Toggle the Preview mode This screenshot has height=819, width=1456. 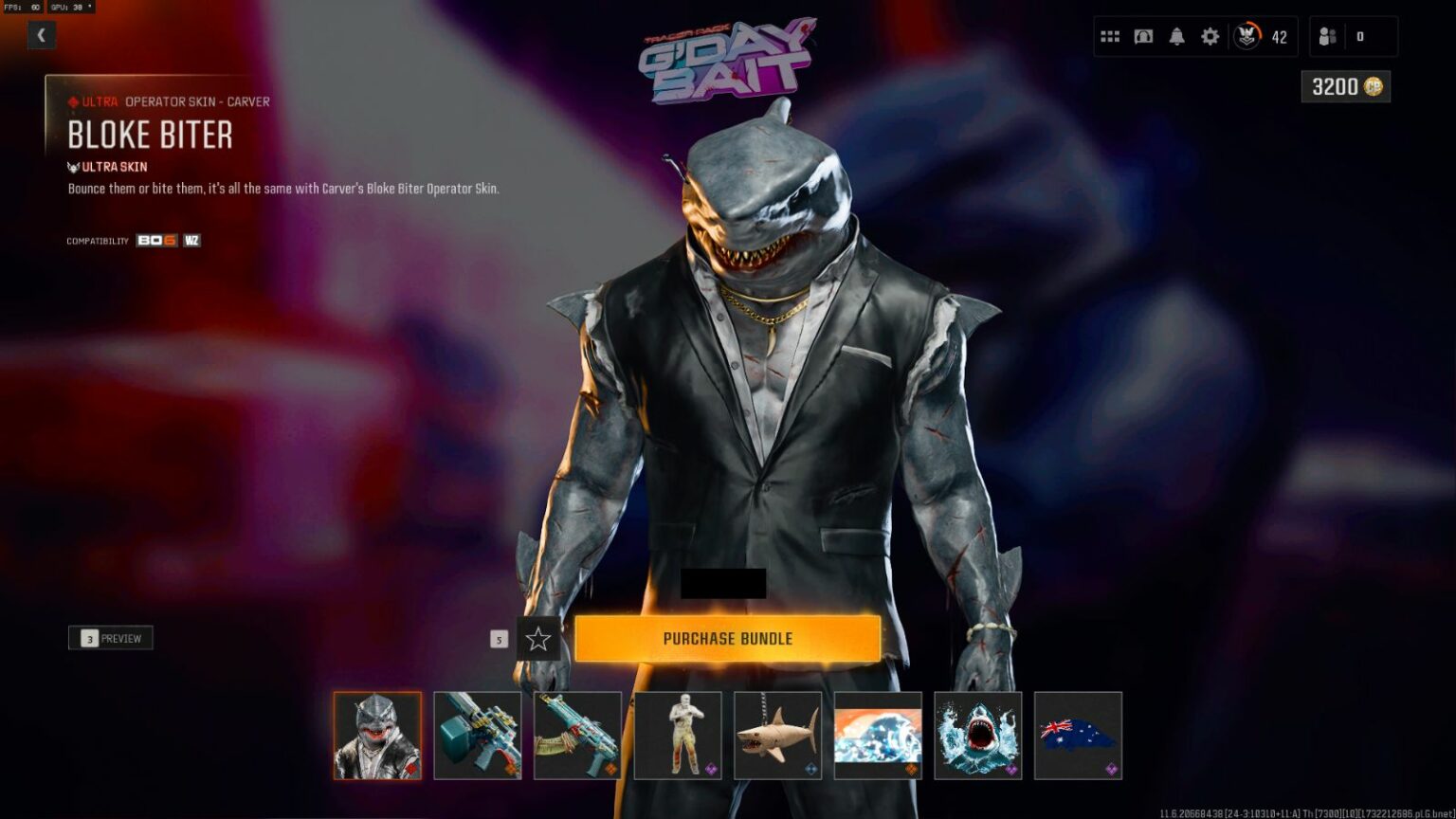pos(111,637)
